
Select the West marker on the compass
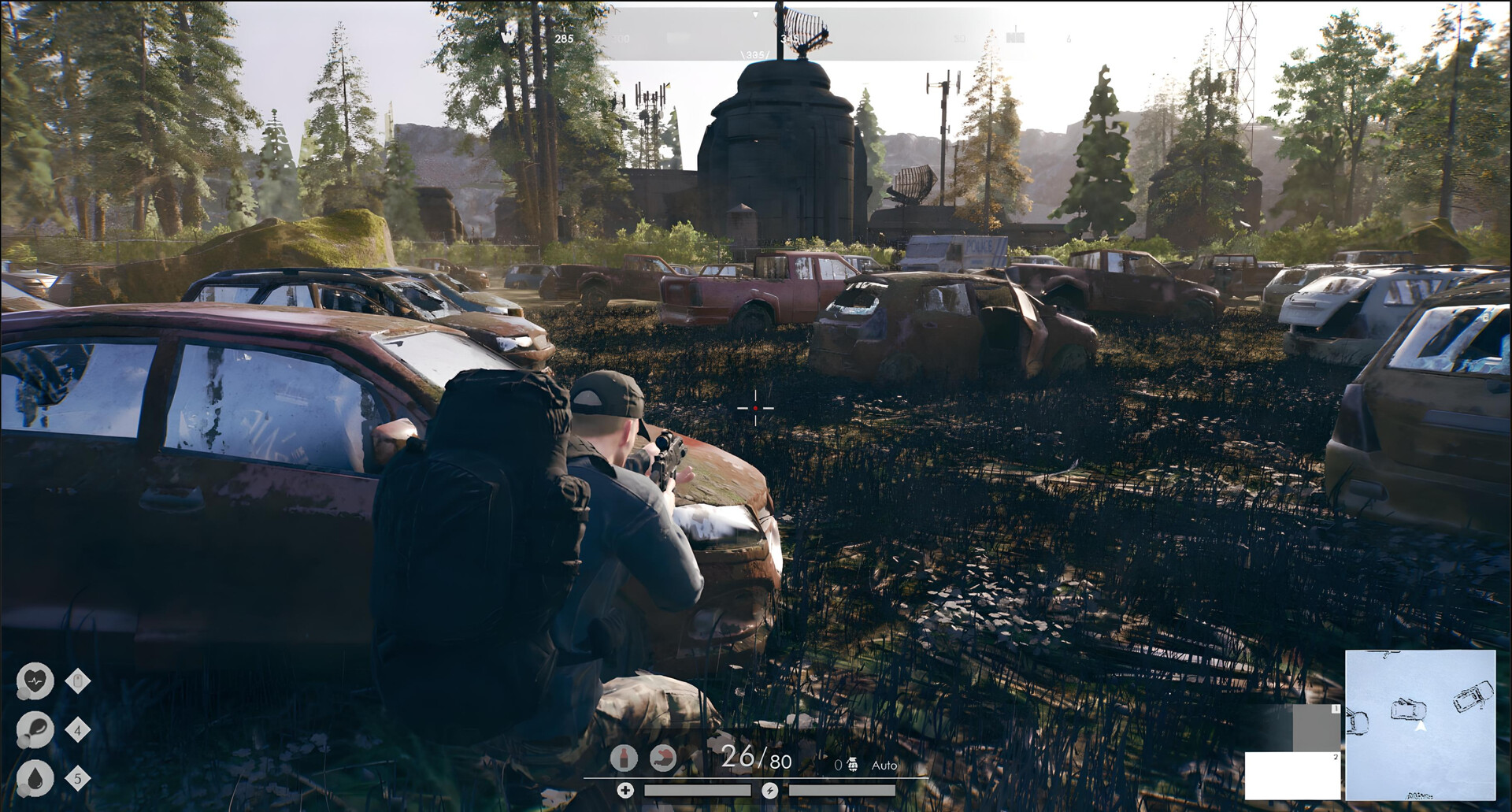509,38
